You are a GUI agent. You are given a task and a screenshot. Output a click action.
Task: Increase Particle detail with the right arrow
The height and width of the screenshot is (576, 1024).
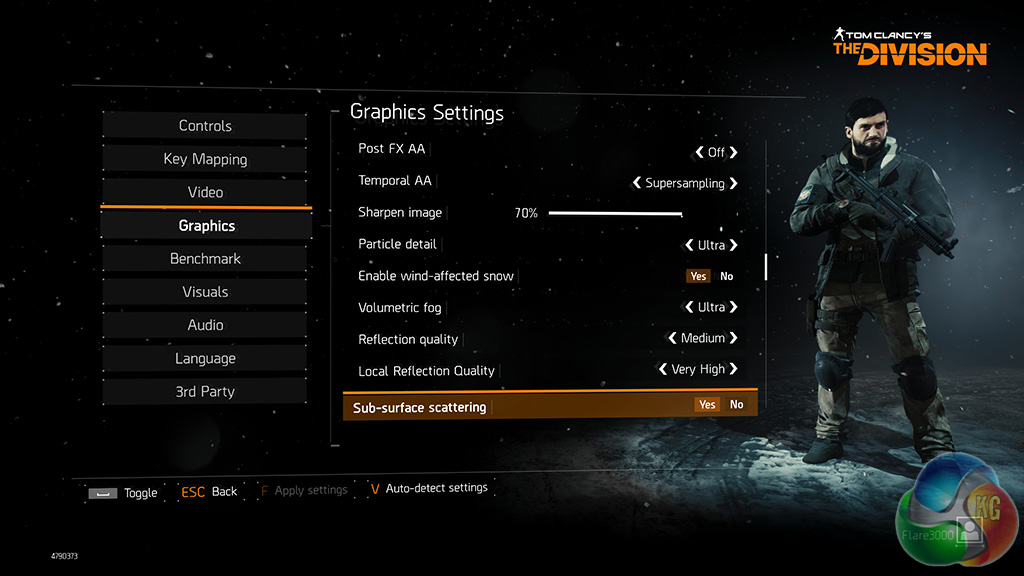pyautogui.click(x=734, y=245)
